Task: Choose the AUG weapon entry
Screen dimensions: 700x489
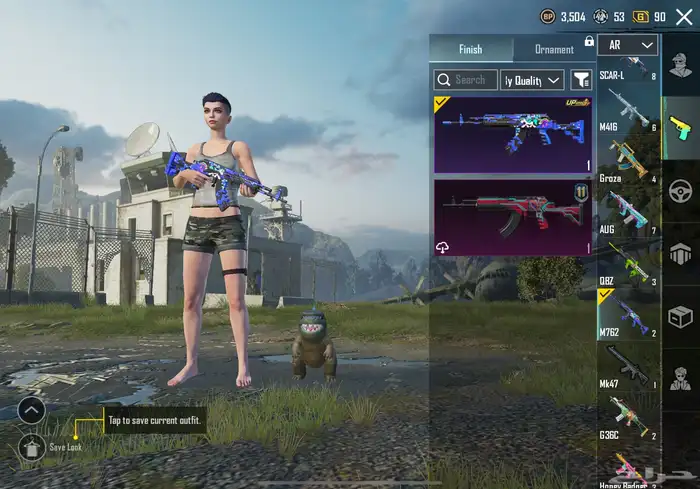Action: pos(628,213)
